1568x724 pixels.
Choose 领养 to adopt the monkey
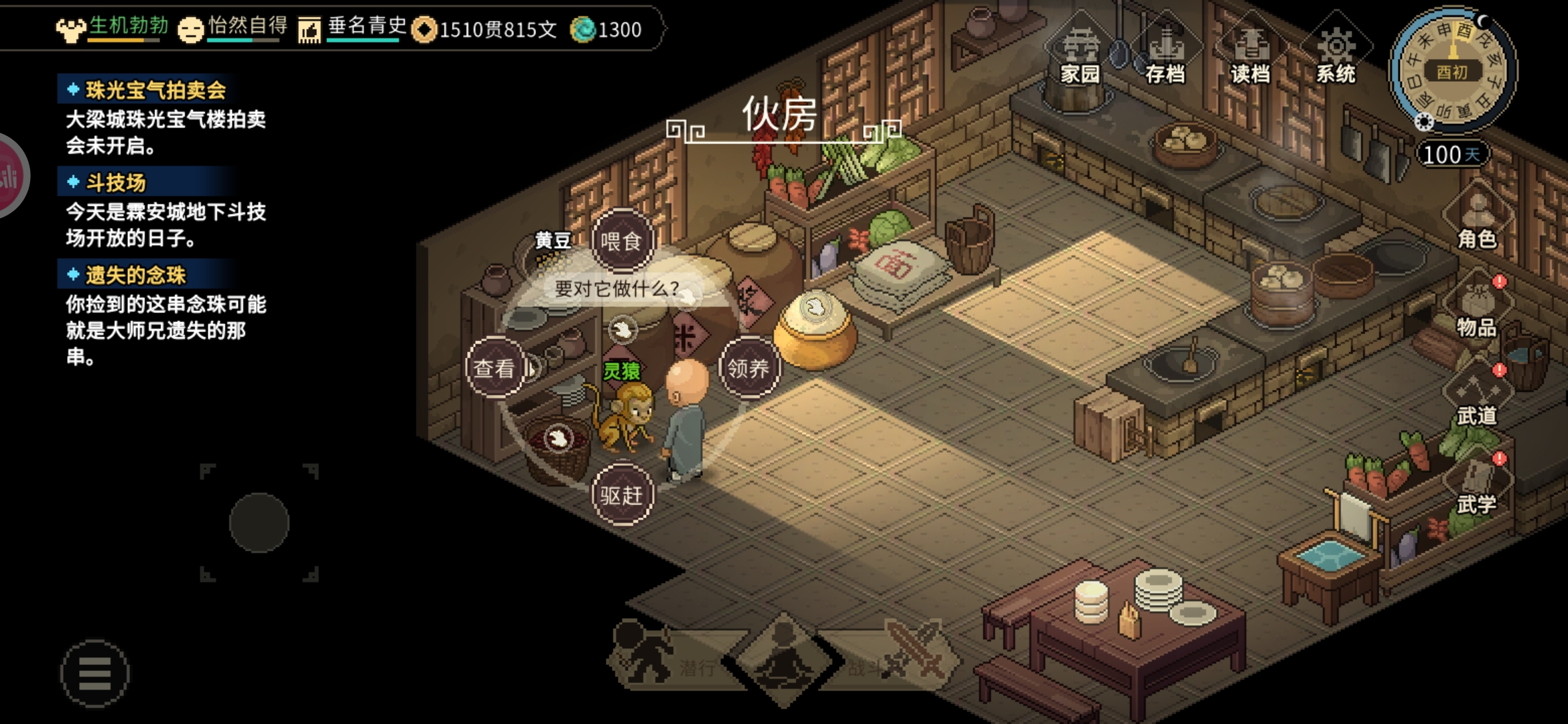(748, 367)
